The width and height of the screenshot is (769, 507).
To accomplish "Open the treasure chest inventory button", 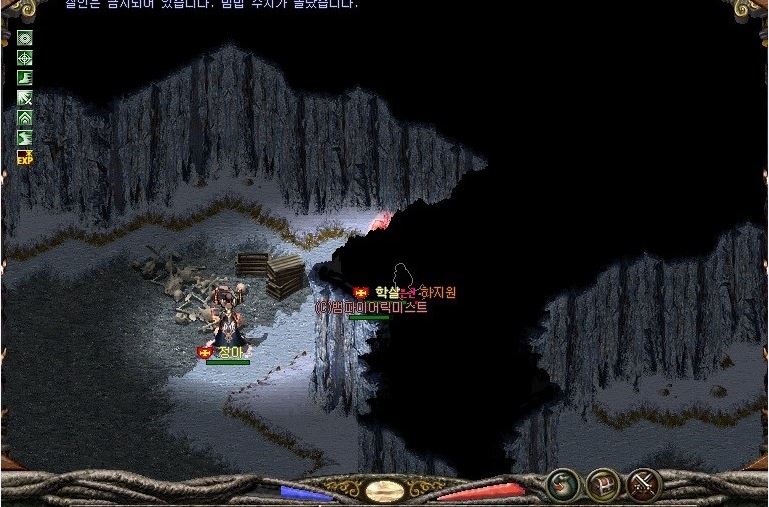I will tap(602, 486).
